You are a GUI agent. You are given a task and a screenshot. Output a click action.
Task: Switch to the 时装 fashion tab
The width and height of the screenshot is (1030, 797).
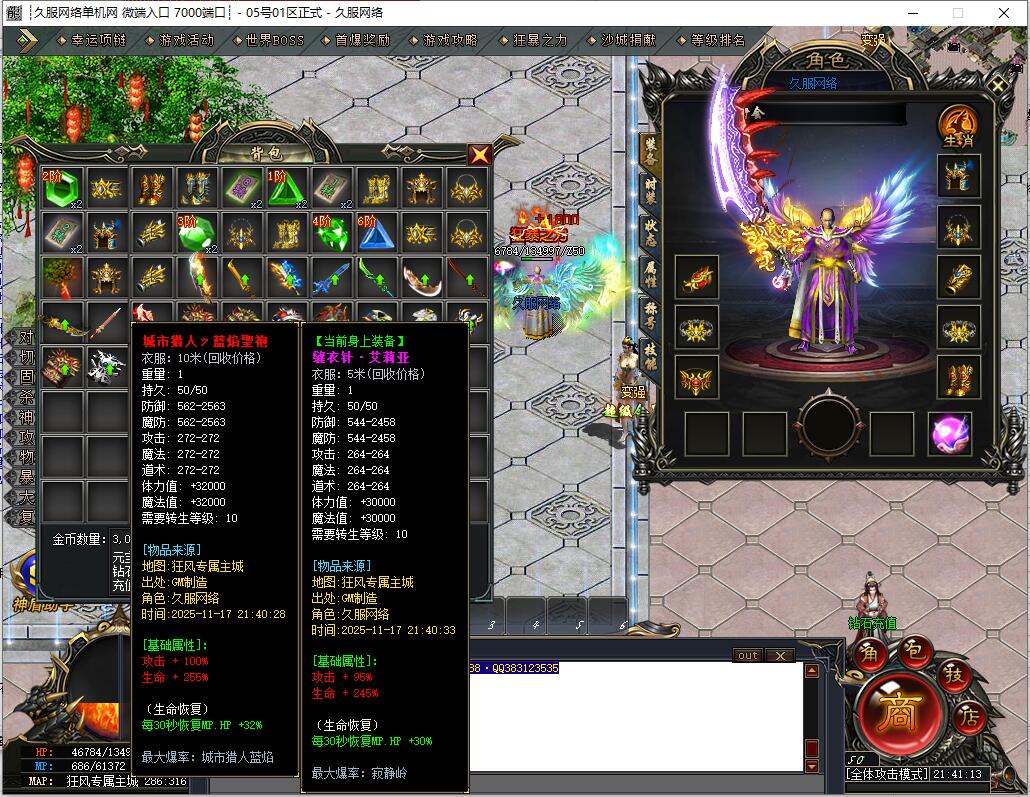click(x=650, y=191)
